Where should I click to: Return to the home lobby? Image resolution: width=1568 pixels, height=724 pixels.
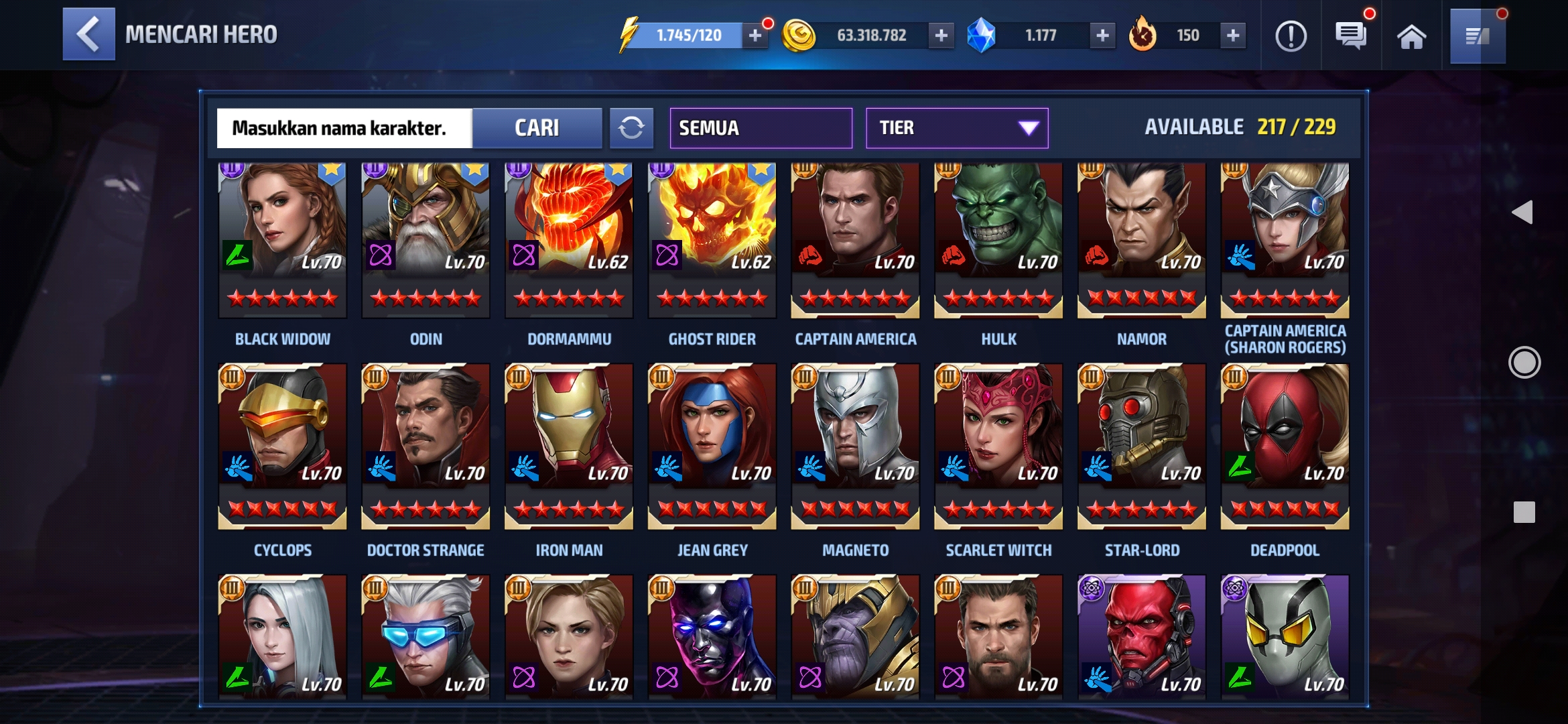1411,36
